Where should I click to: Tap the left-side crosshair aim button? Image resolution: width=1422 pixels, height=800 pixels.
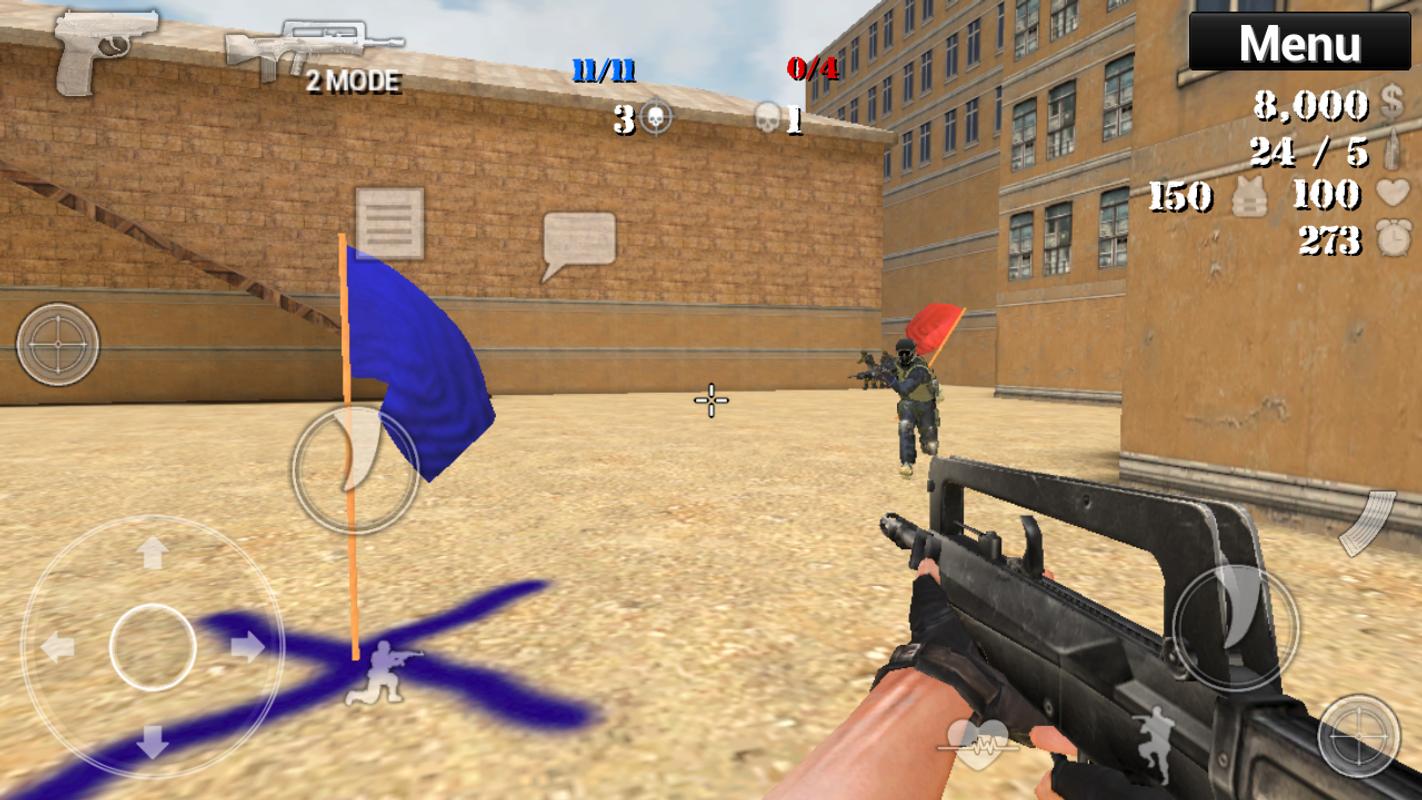pos(58,344)
